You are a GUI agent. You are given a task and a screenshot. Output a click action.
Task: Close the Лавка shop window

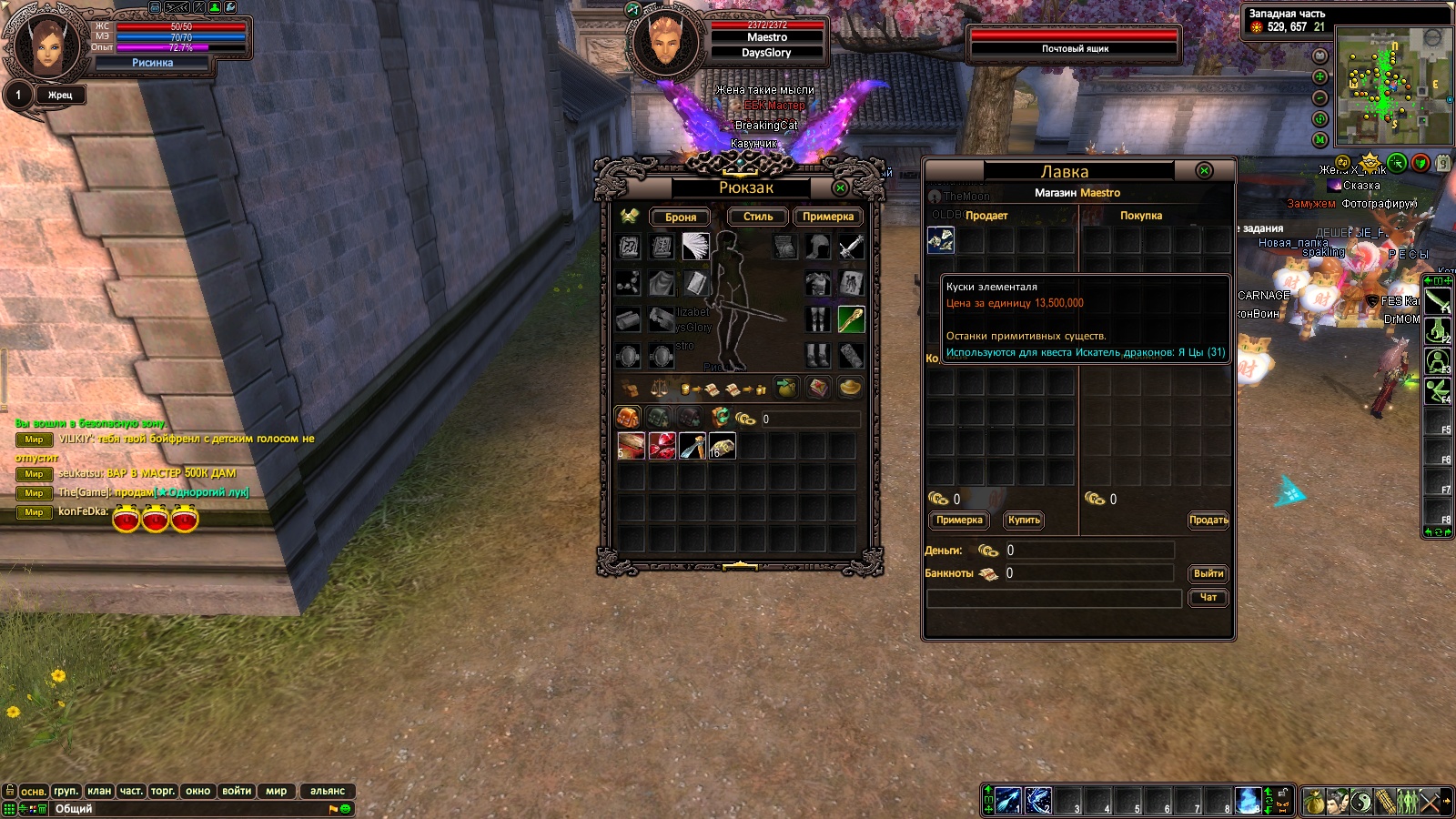(x=1204, y=171)
